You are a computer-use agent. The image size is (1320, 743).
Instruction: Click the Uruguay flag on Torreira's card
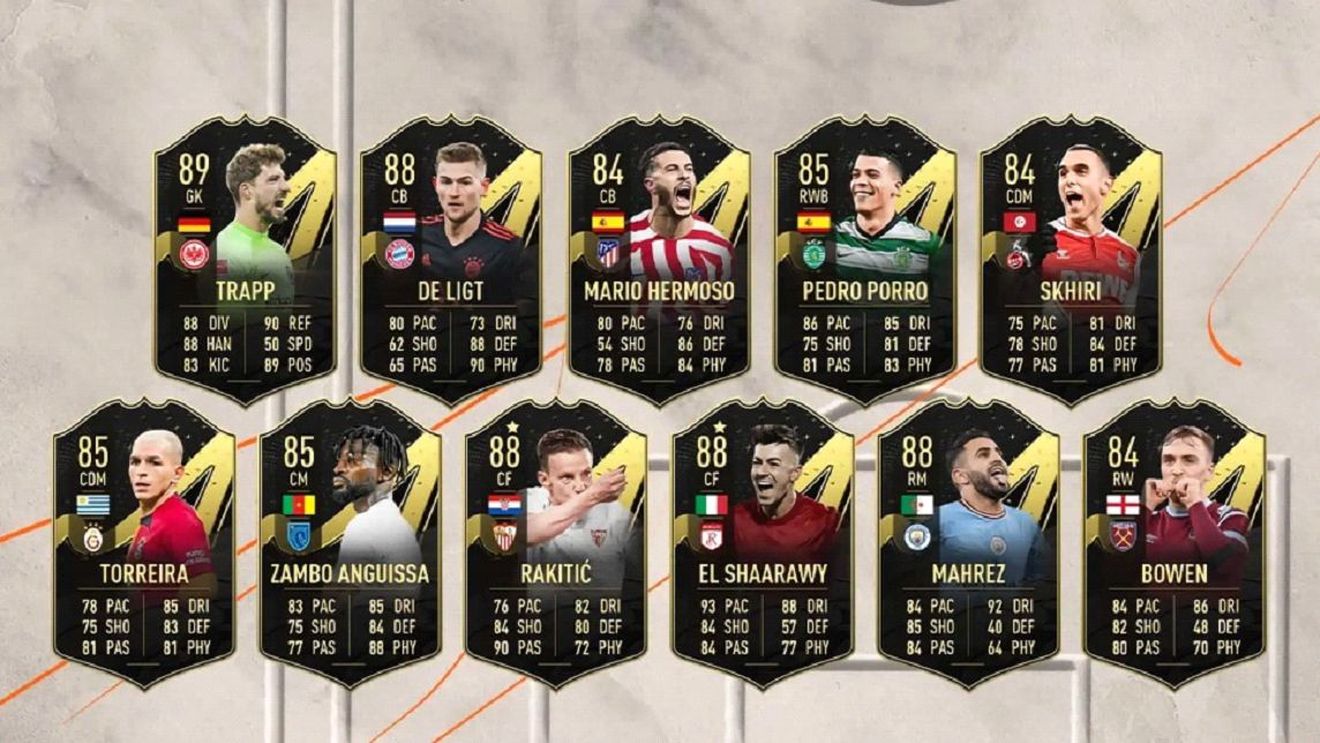(x=92, y=505)
